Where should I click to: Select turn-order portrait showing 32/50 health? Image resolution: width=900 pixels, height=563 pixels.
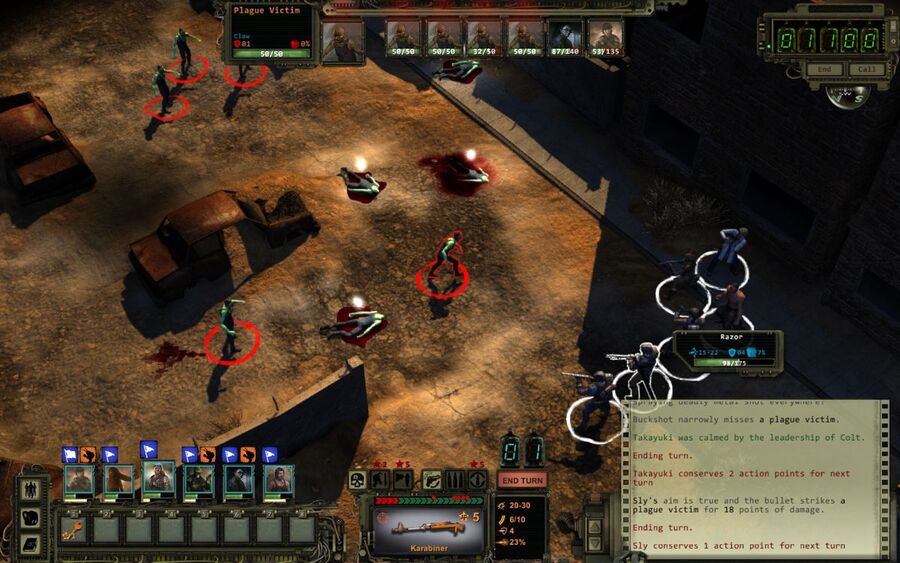point(484,38)
